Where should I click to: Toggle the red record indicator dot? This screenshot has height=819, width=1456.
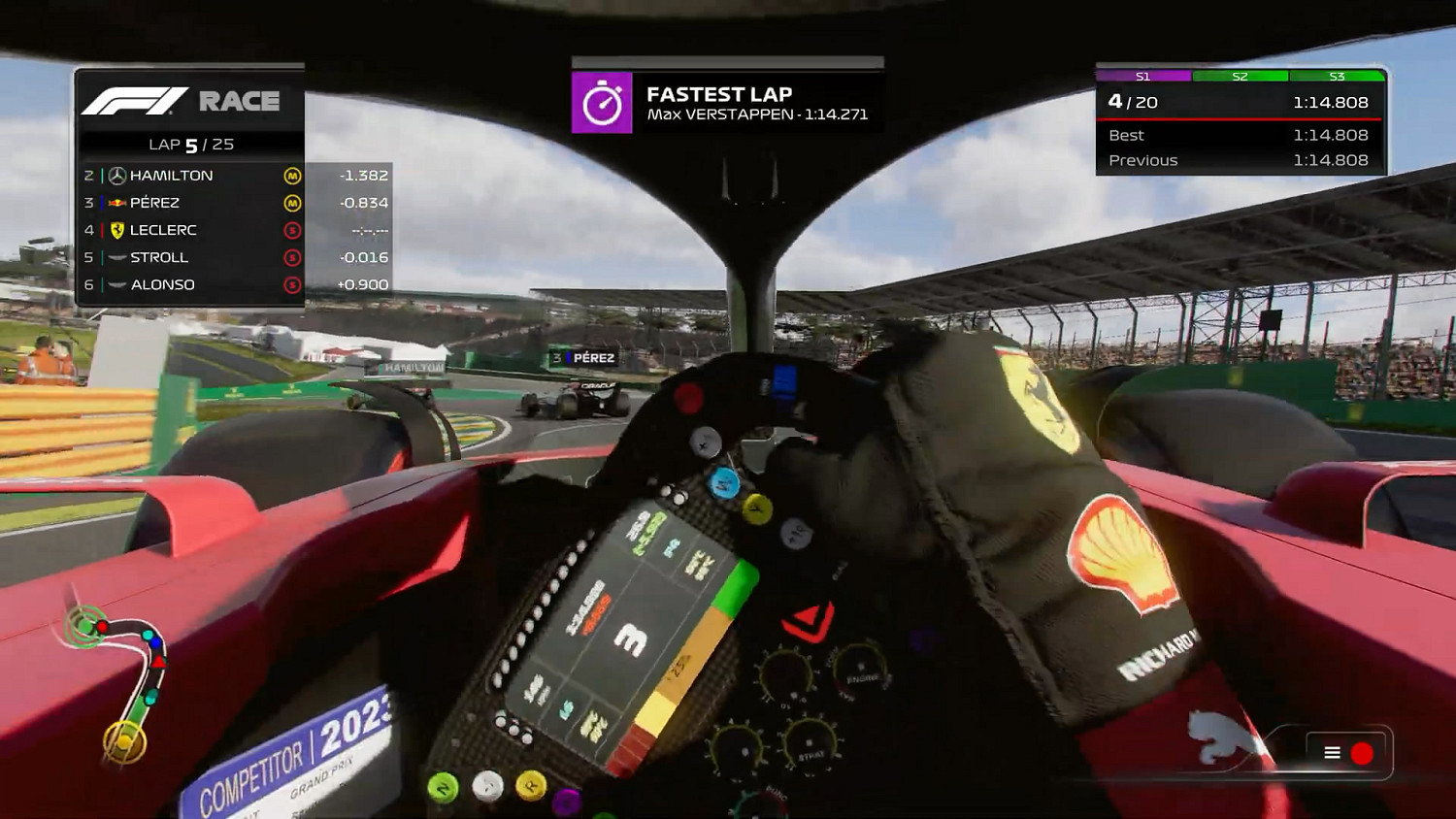click(1362, 751)
